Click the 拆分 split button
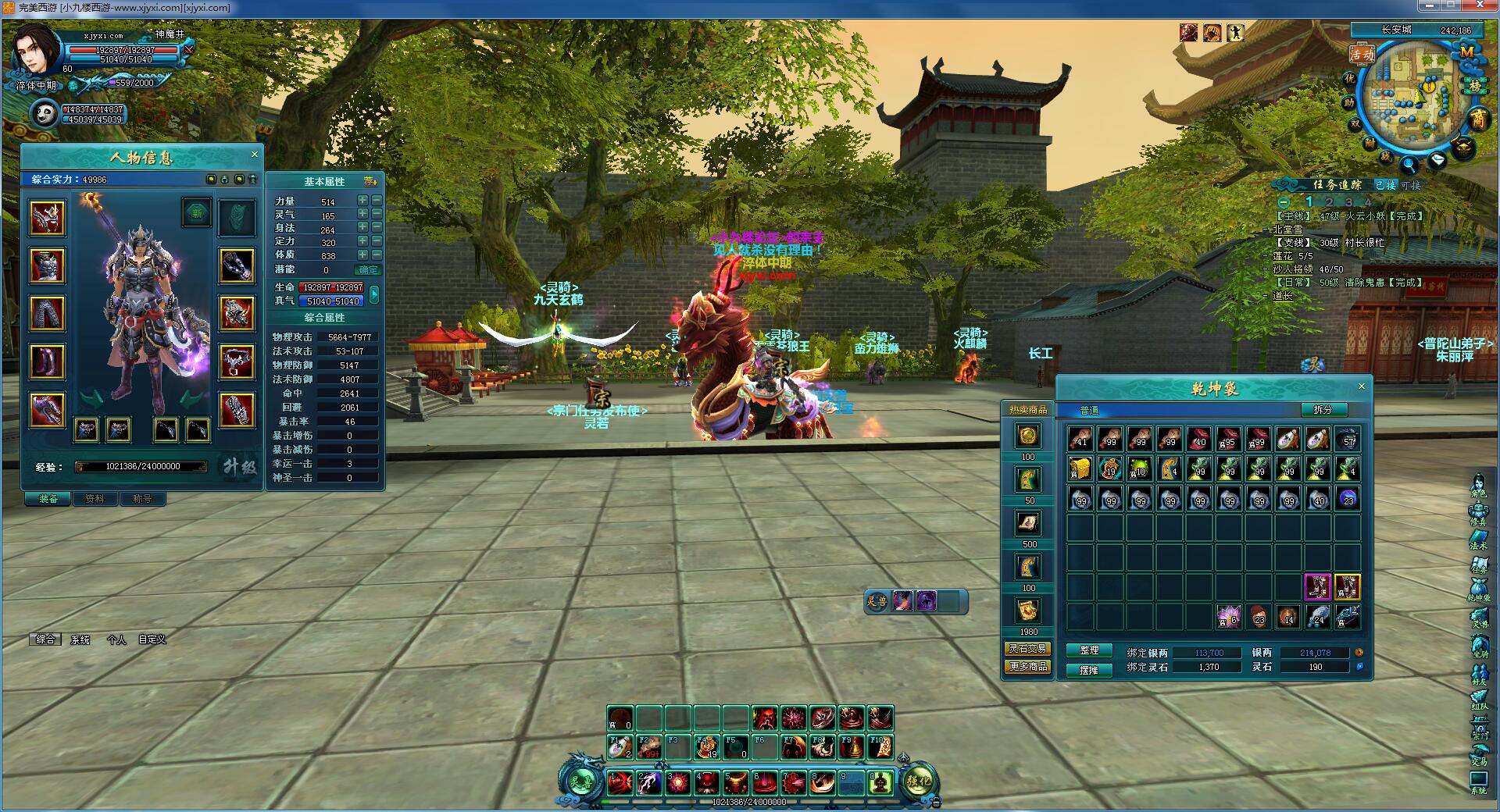 click(x=1322, y=410)
